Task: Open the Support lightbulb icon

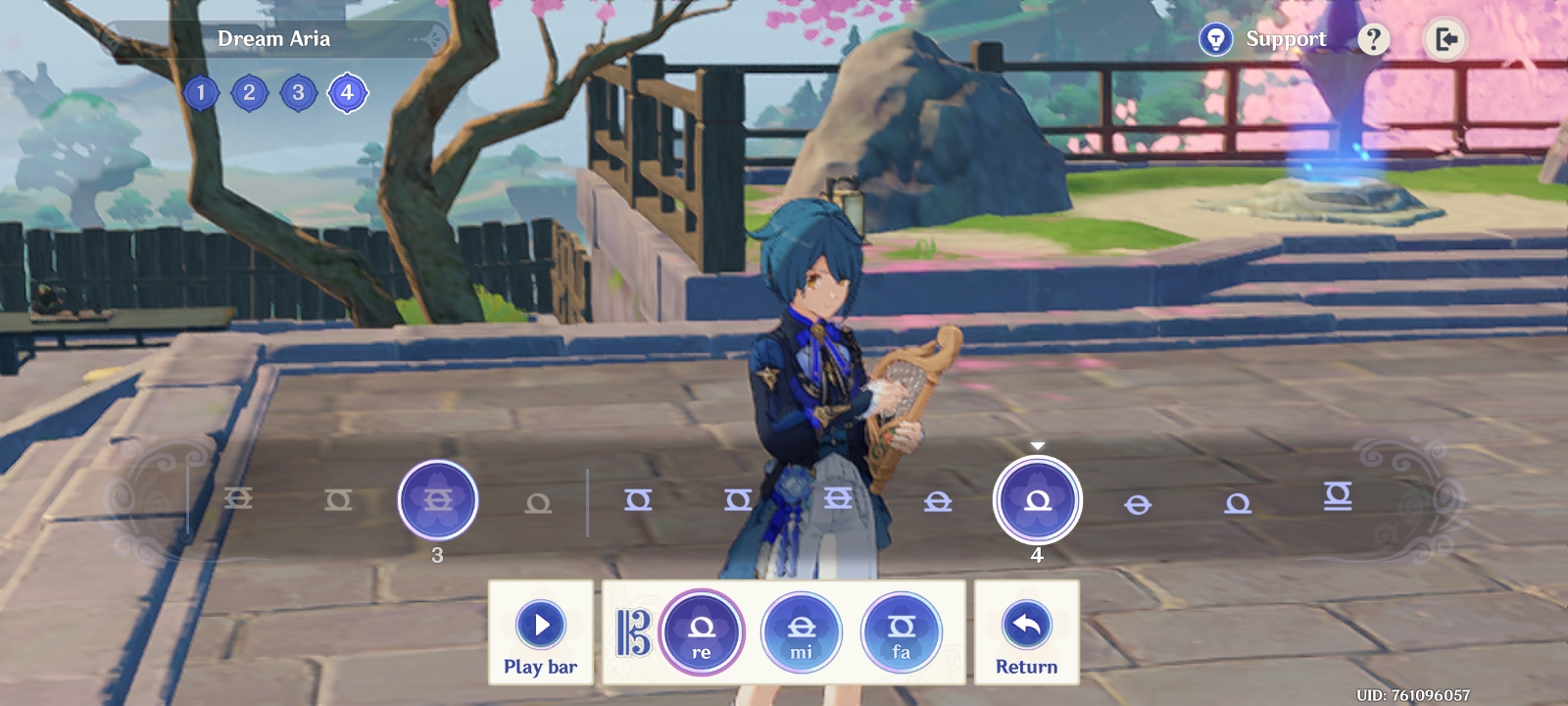Action: 1215,38
